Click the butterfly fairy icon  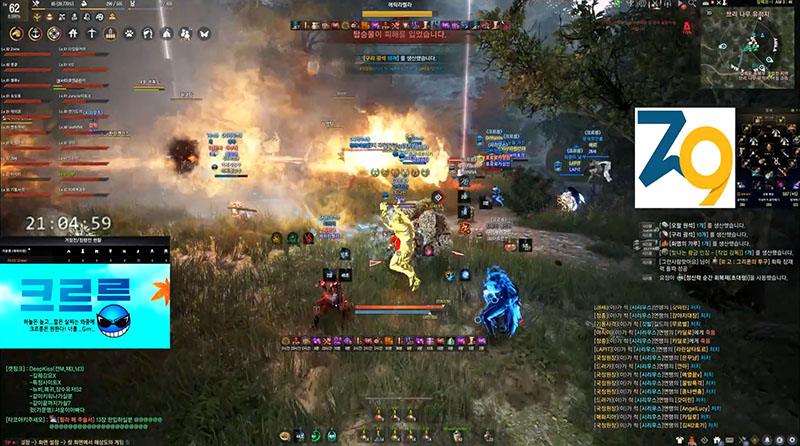tap(204, 32)
